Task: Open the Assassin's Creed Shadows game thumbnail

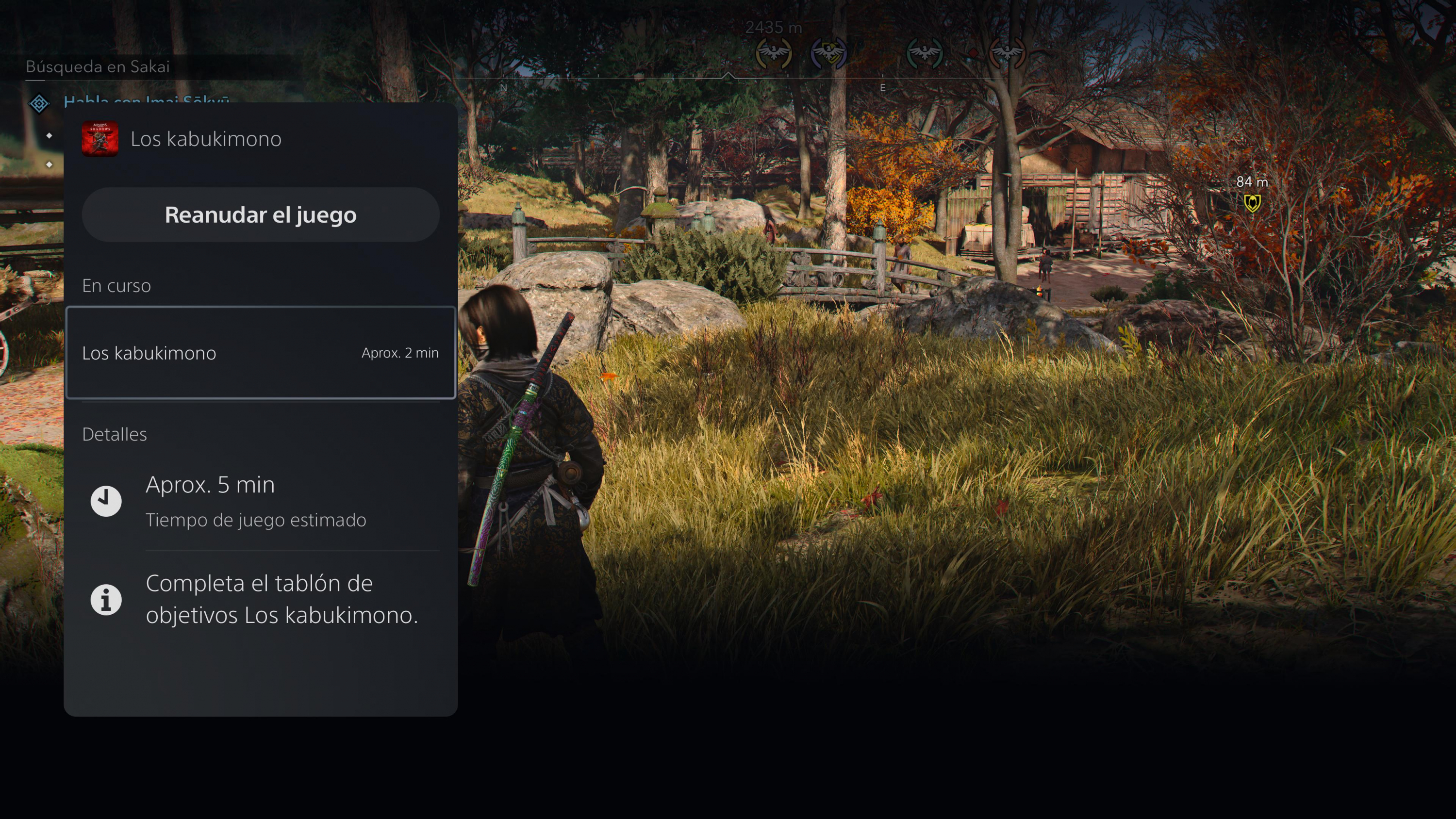Action: [100, 138]
